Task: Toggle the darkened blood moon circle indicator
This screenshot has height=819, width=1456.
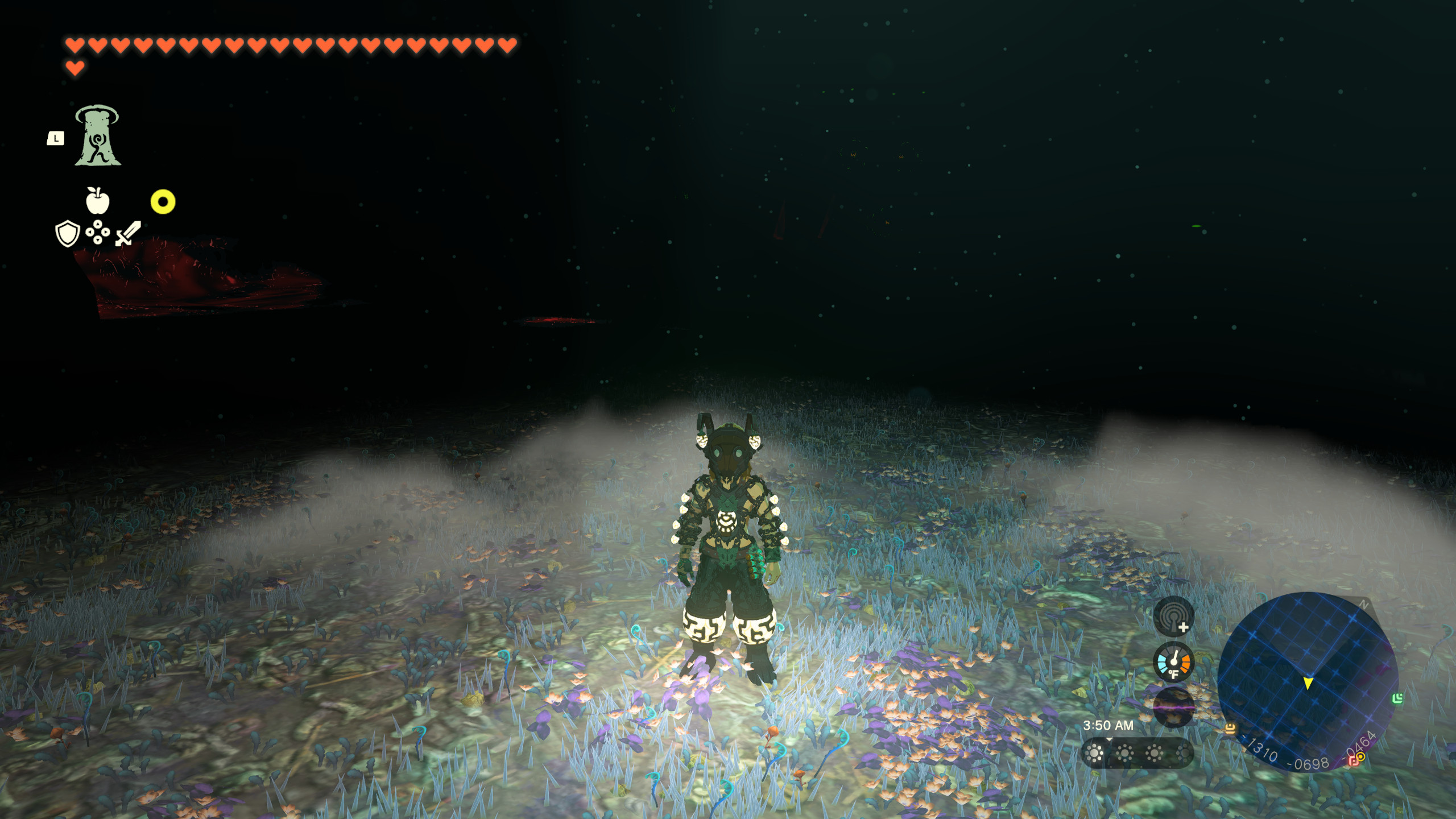Action: tap(1174, 708)
